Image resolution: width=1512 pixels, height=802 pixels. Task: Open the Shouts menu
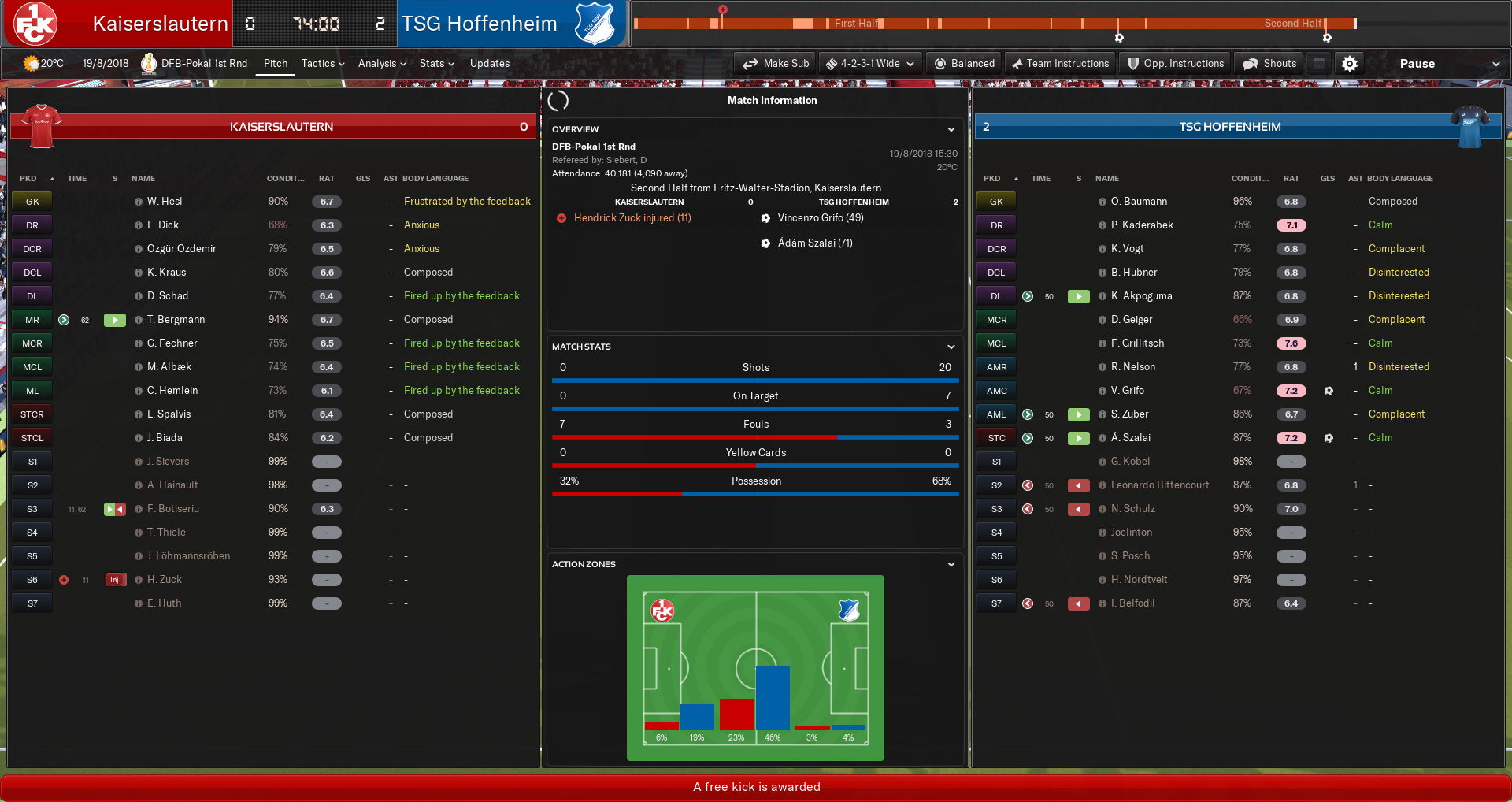pyautogui.click(x=1269, y=64)
